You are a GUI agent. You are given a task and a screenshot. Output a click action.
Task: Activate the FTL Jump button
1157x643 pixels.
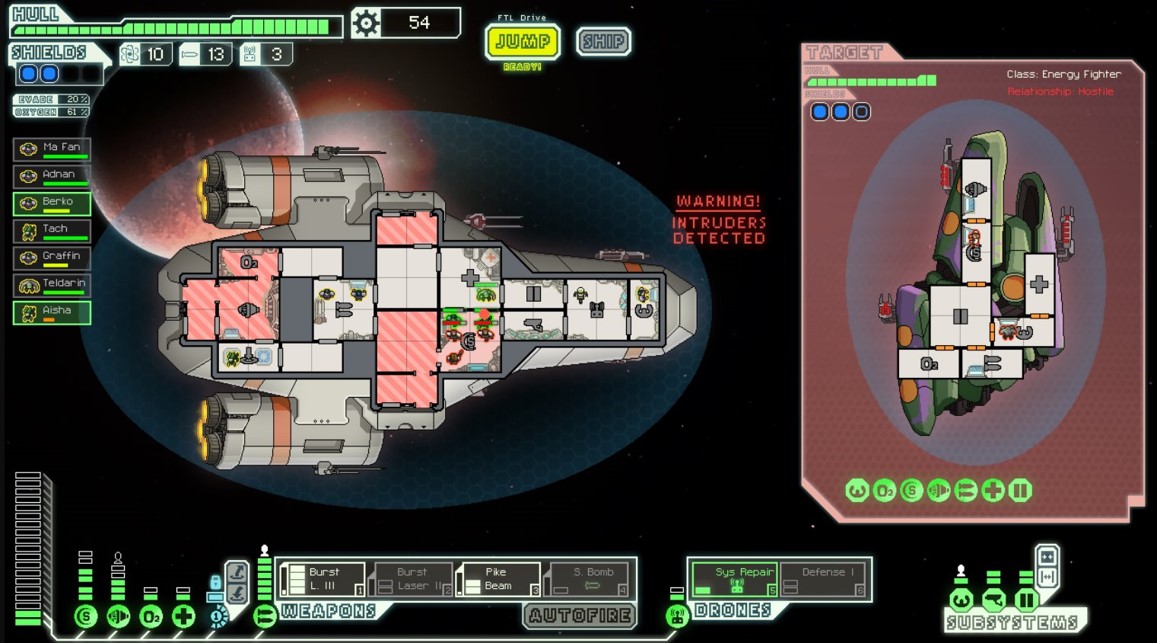522,42
